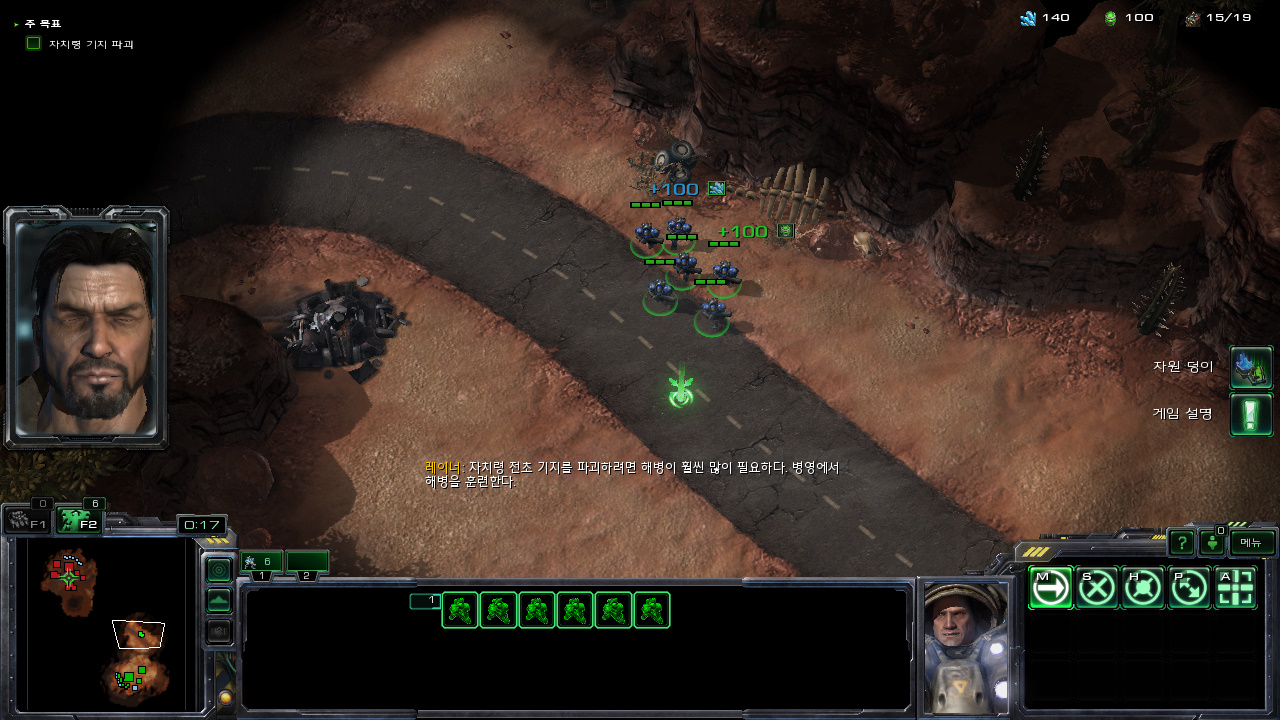Open the 메뉴 menu button
The width and height of the screenshot is (1280, 720).
tap(1252, 543)
